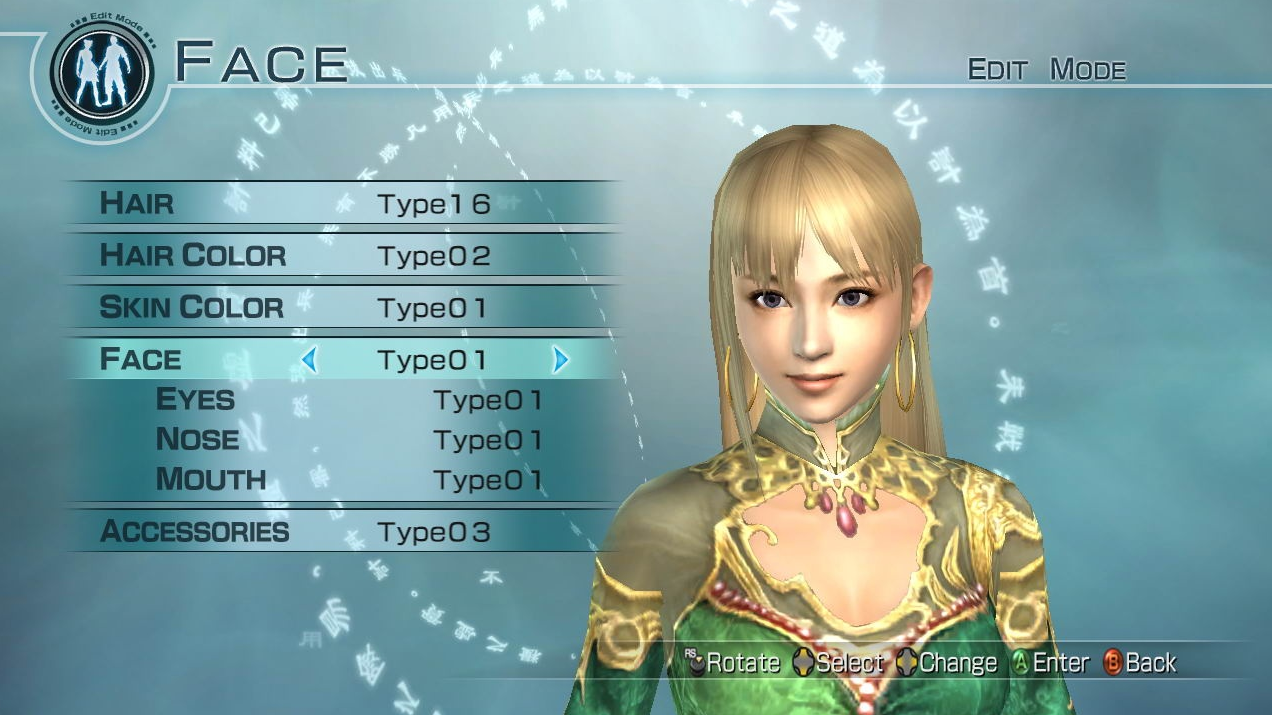Open the Accessories row

click(340, 532)
